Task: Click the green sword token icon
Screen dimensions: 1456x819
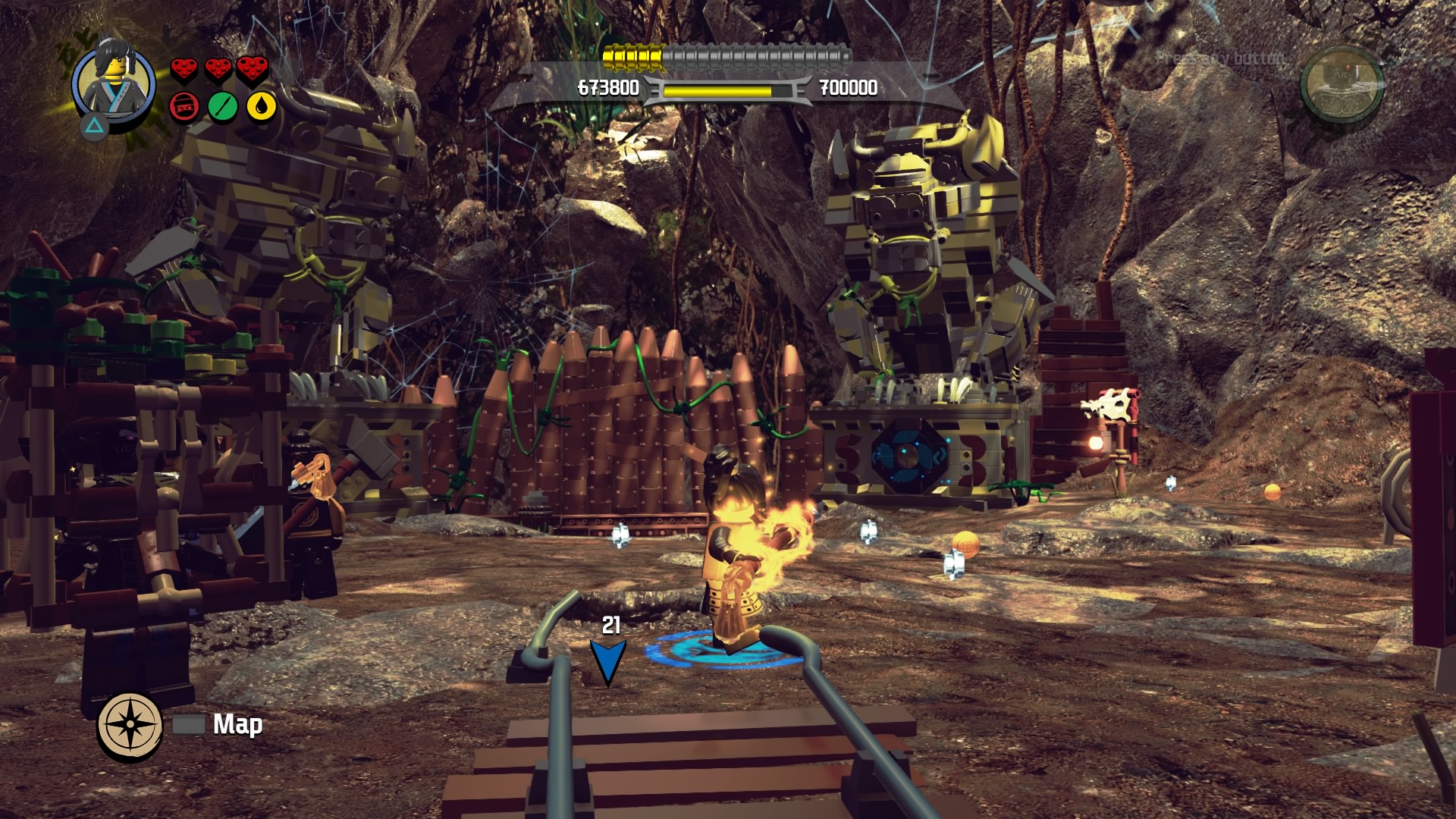Action: pos(221,107)
